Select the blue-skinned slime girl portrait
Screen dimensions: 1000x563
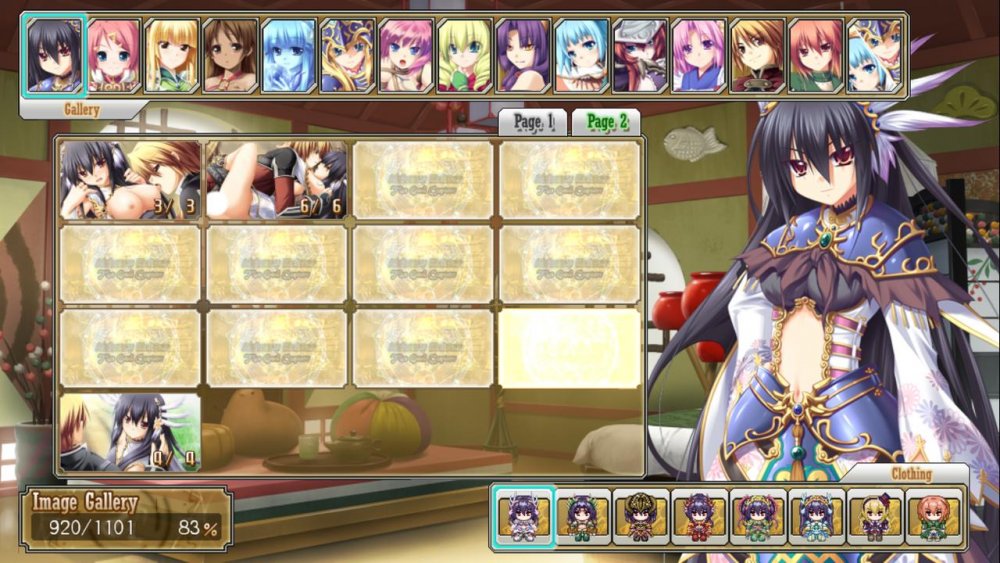(290, 55)
